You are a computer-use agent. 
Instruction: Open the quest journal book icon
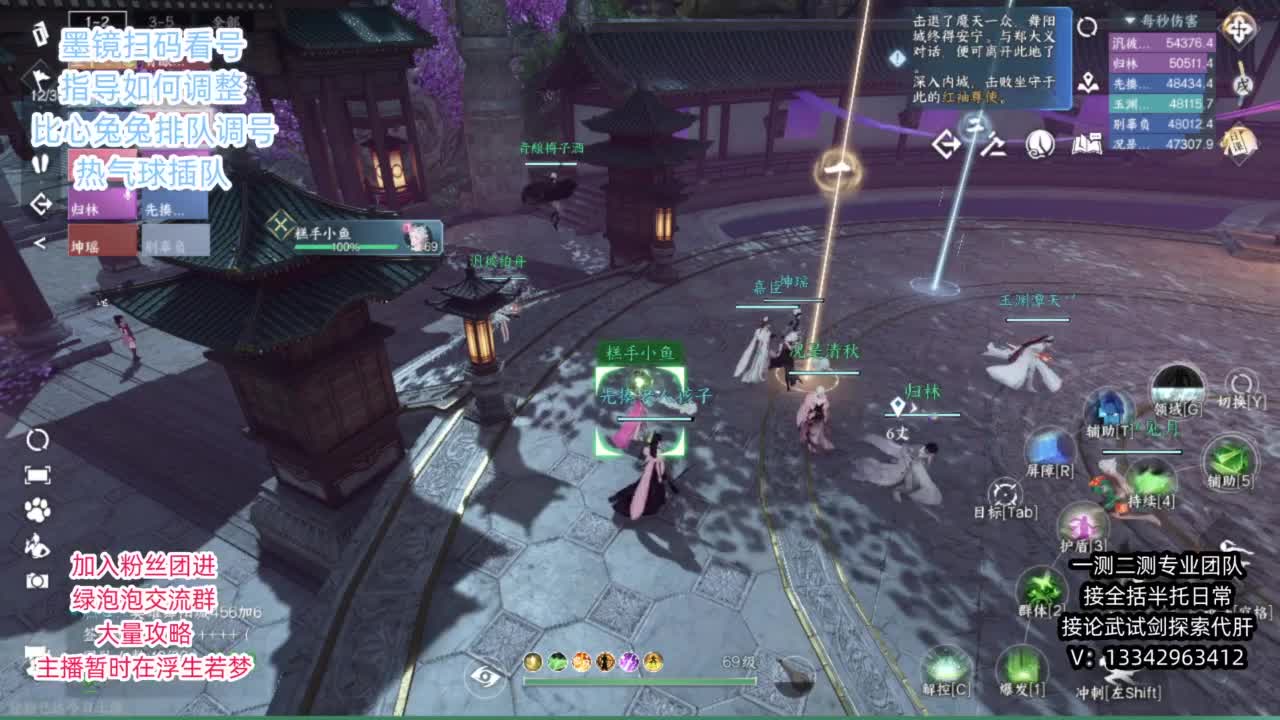pos(1088,144)
